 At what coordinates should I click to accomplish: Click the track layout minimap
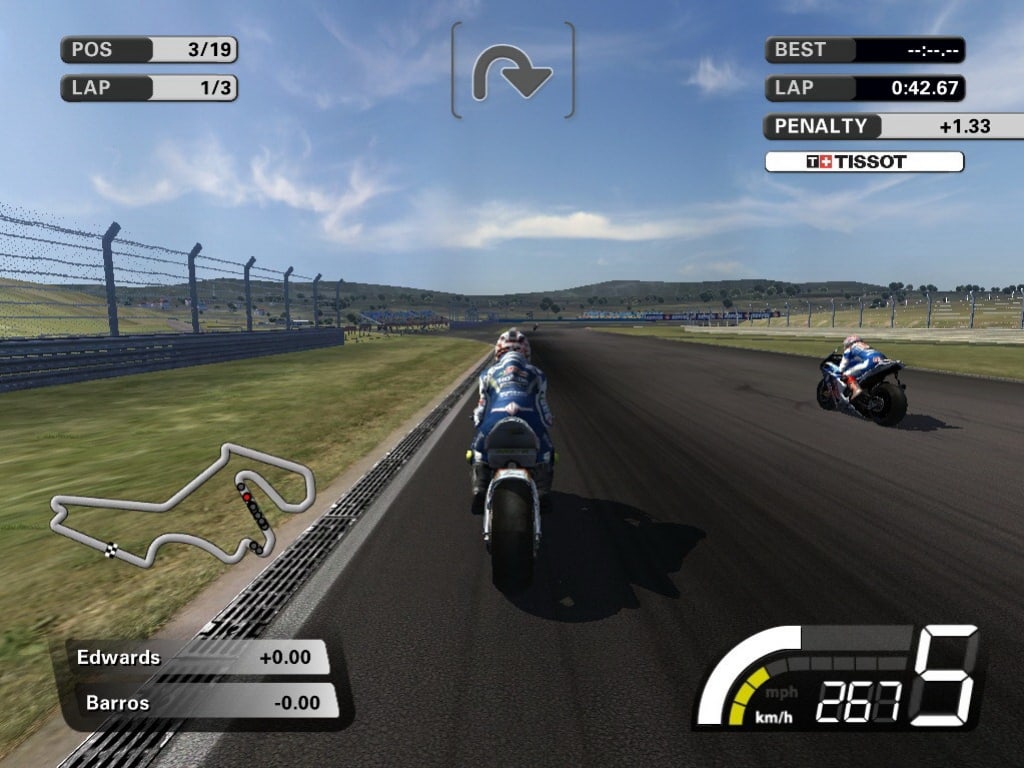coord(183,506)
